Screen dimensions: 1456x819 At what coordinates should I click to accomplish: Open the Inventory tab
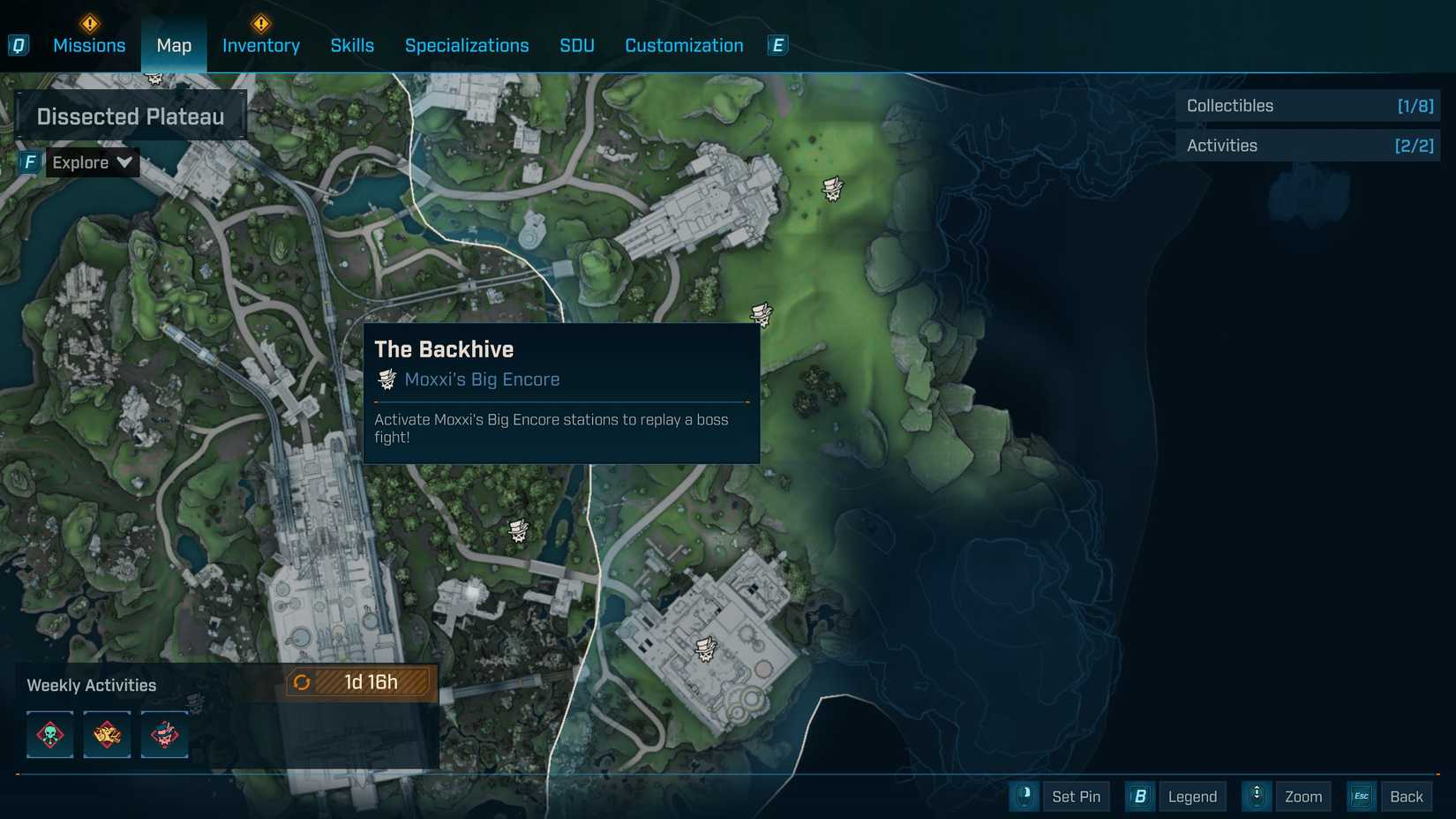(260, 46)
